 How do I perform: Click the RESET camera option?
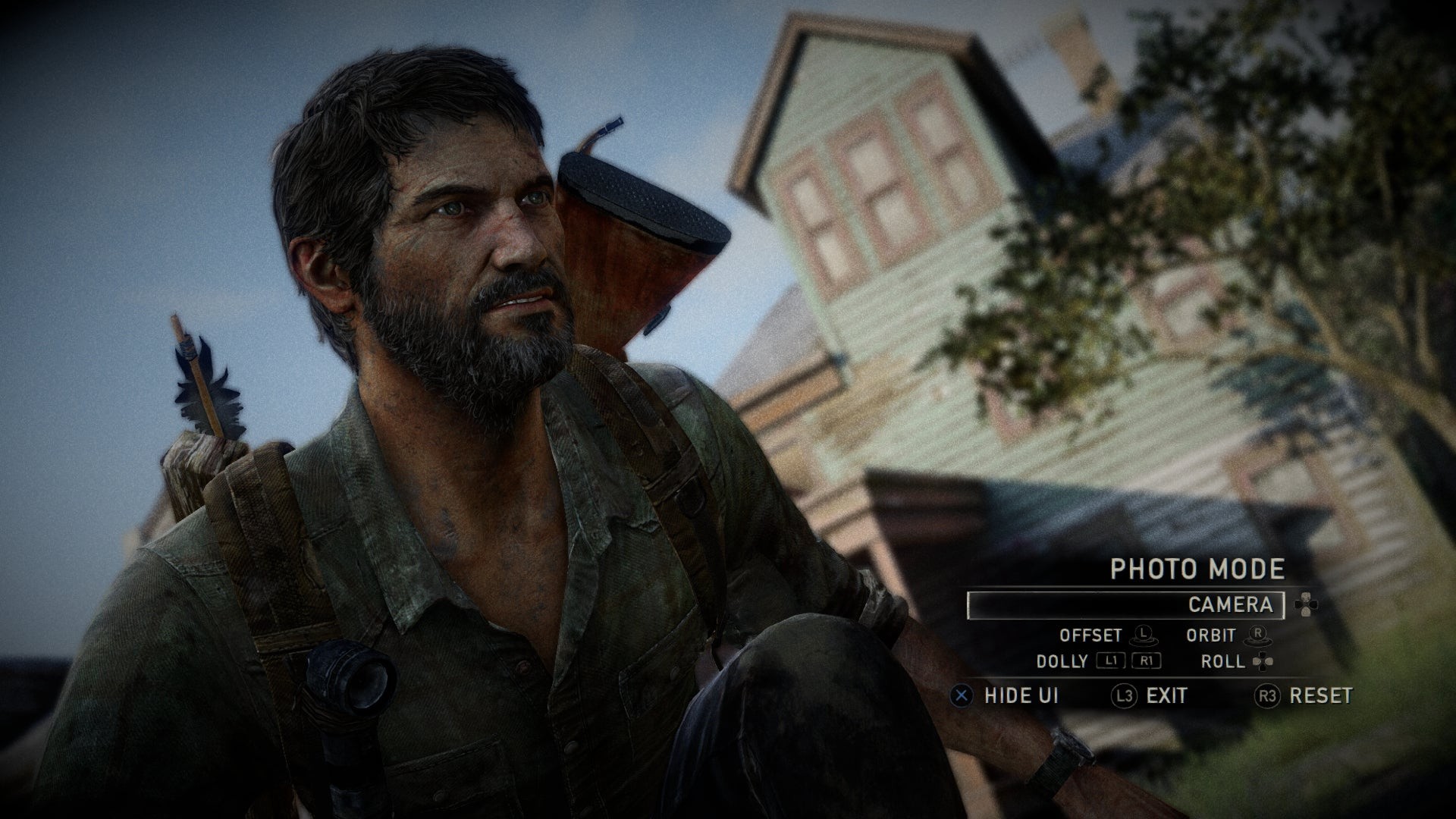tap(1320, 695)
